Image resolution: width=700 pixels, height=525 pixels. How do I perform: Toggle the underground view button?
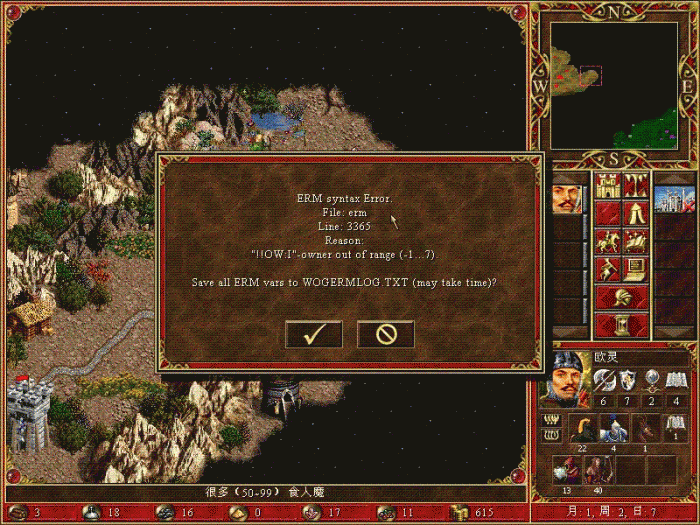tap(636, 185)
